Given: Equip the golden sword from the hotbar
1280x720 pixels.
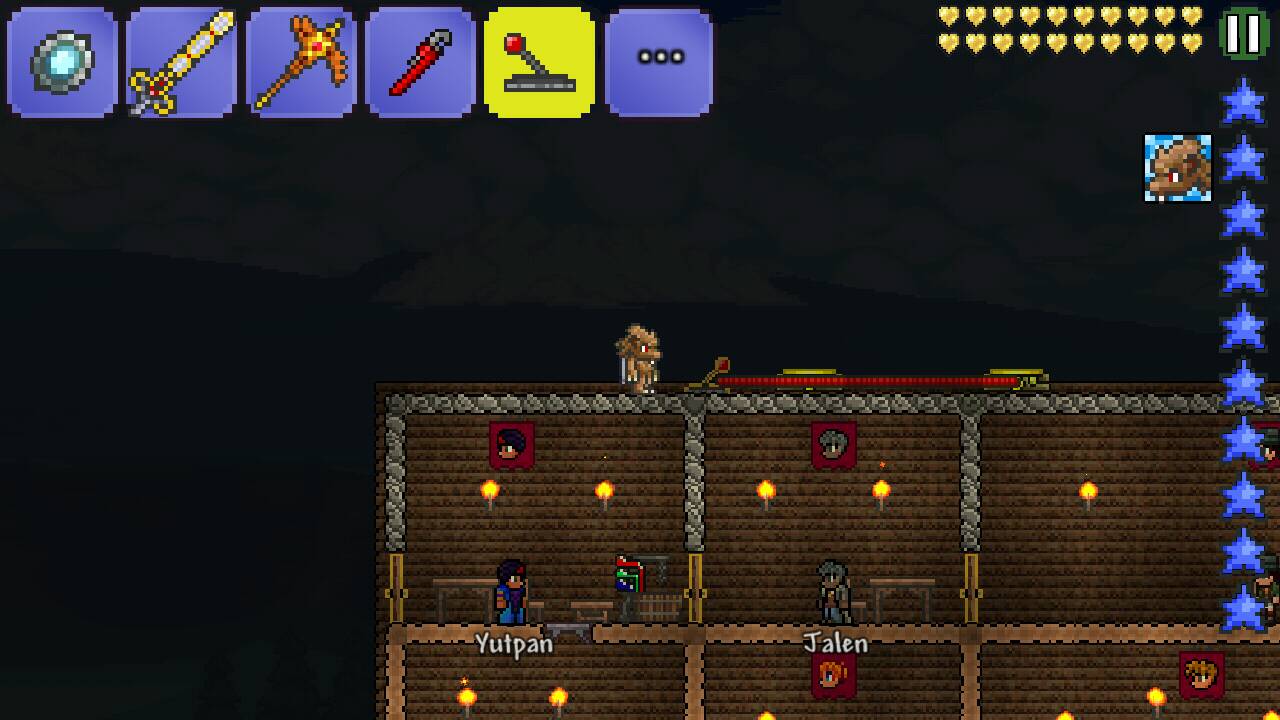Looking at the screenshot, I should (x=181, y=62).
